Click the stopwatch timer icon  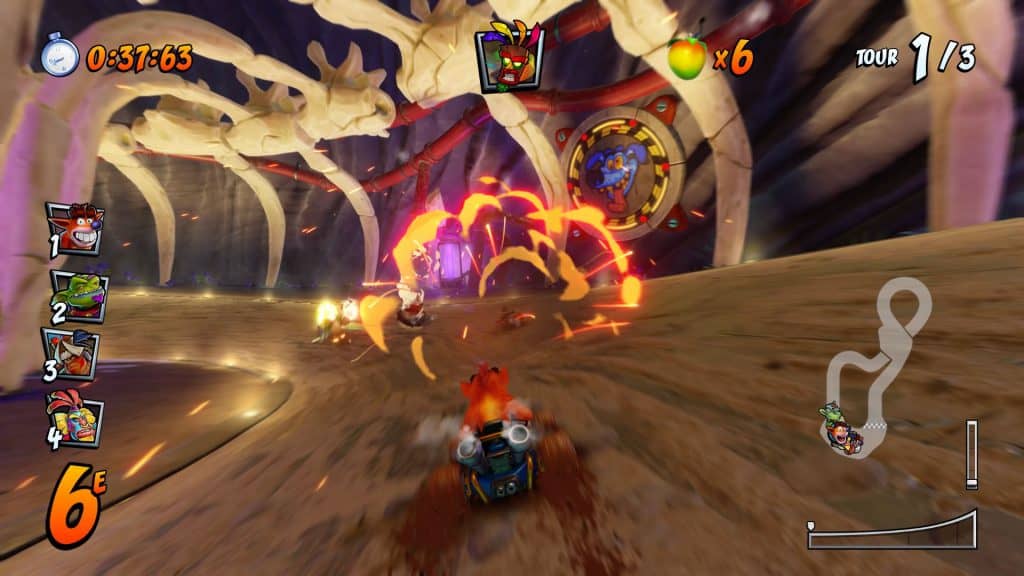[59, 55]
